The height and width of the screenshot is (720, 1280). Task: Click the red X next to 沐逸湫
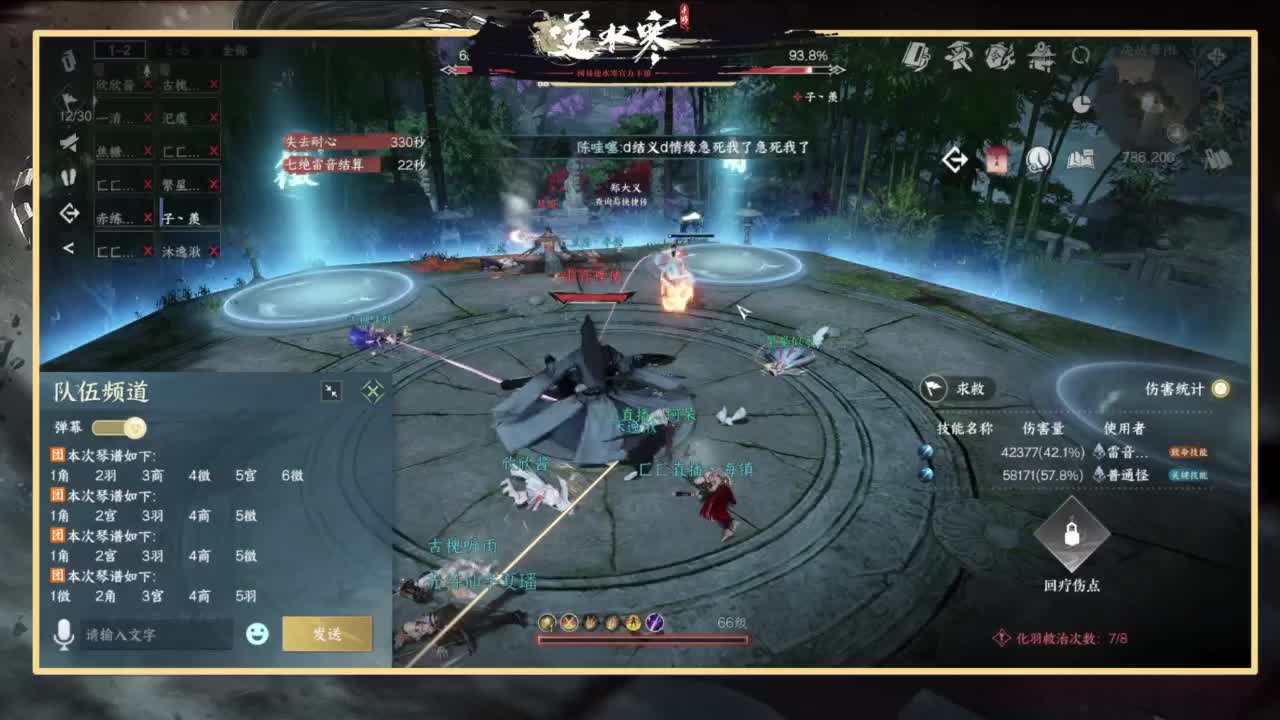pyautogui.click(x=213, y=251)
